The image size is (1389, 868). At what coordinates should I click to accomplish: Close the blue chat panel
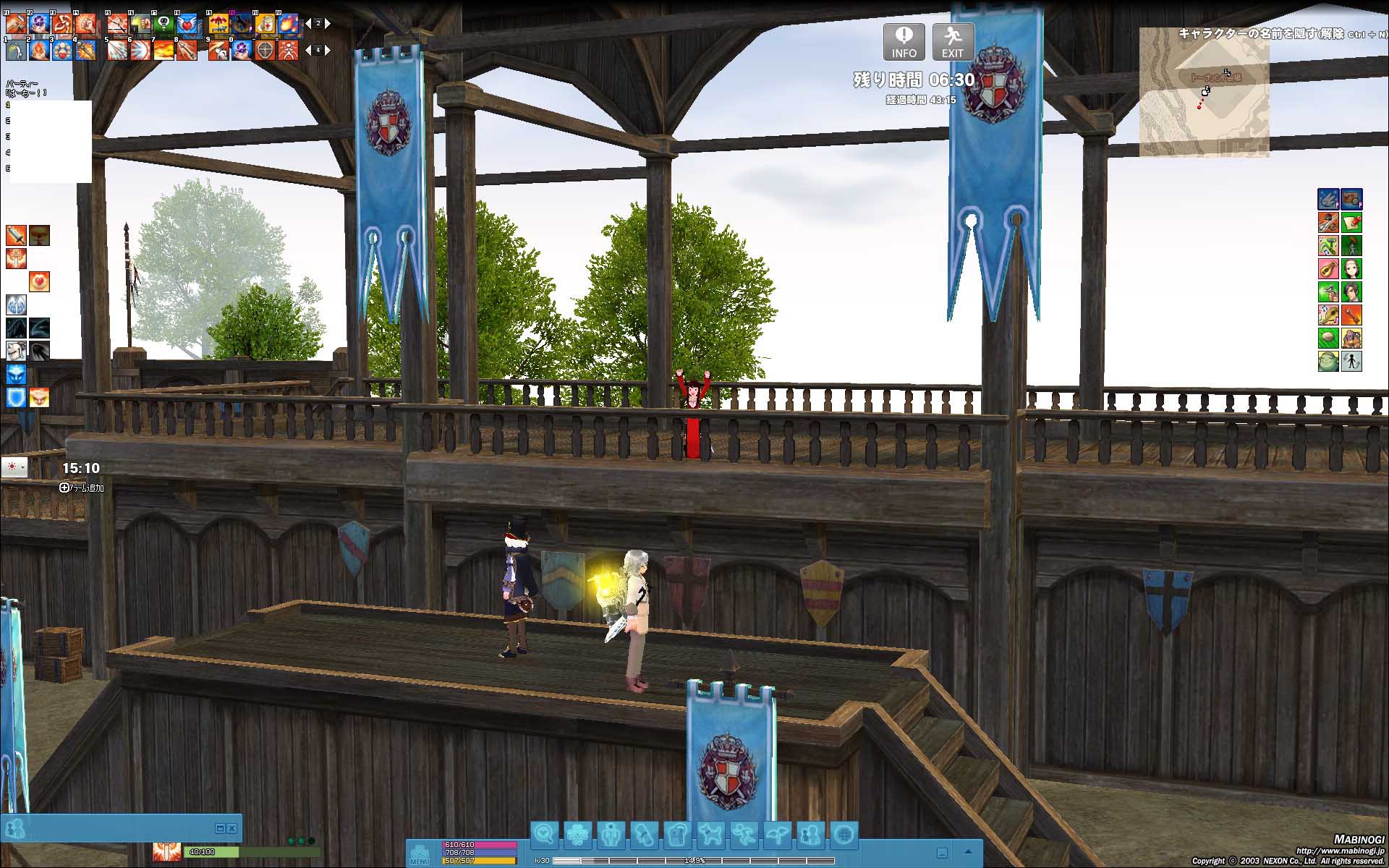click(232, 828)
